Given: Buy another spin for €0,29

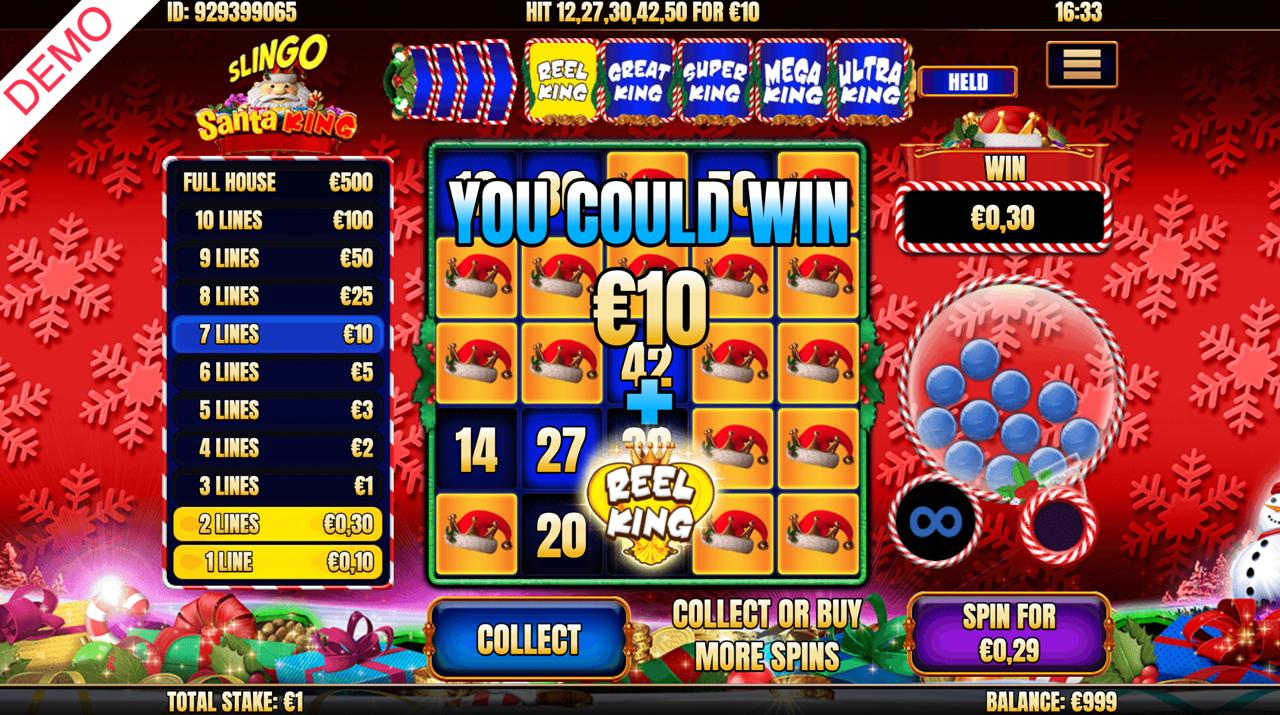Looking at the screenshot, I should coord(1009,634).
